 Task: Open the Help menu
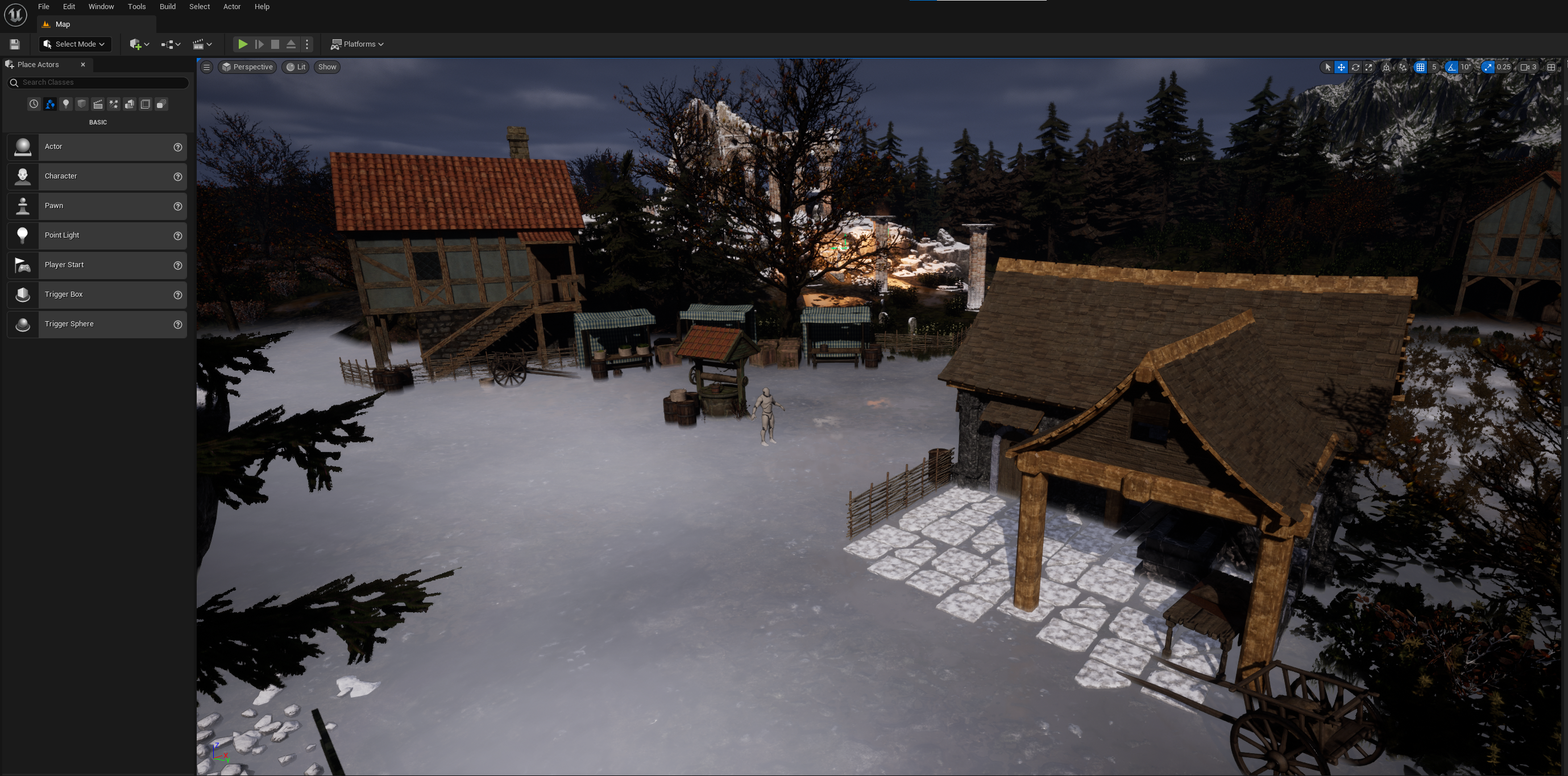tap(262, 7)
